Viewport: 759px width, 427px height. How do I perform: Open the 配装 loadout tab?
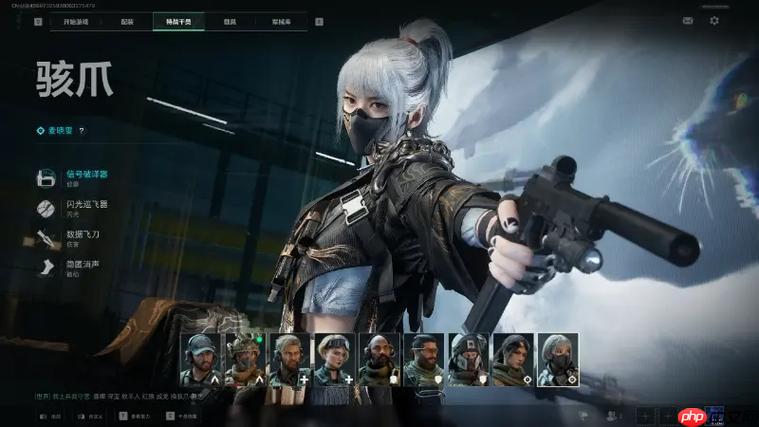pos(127,21)
